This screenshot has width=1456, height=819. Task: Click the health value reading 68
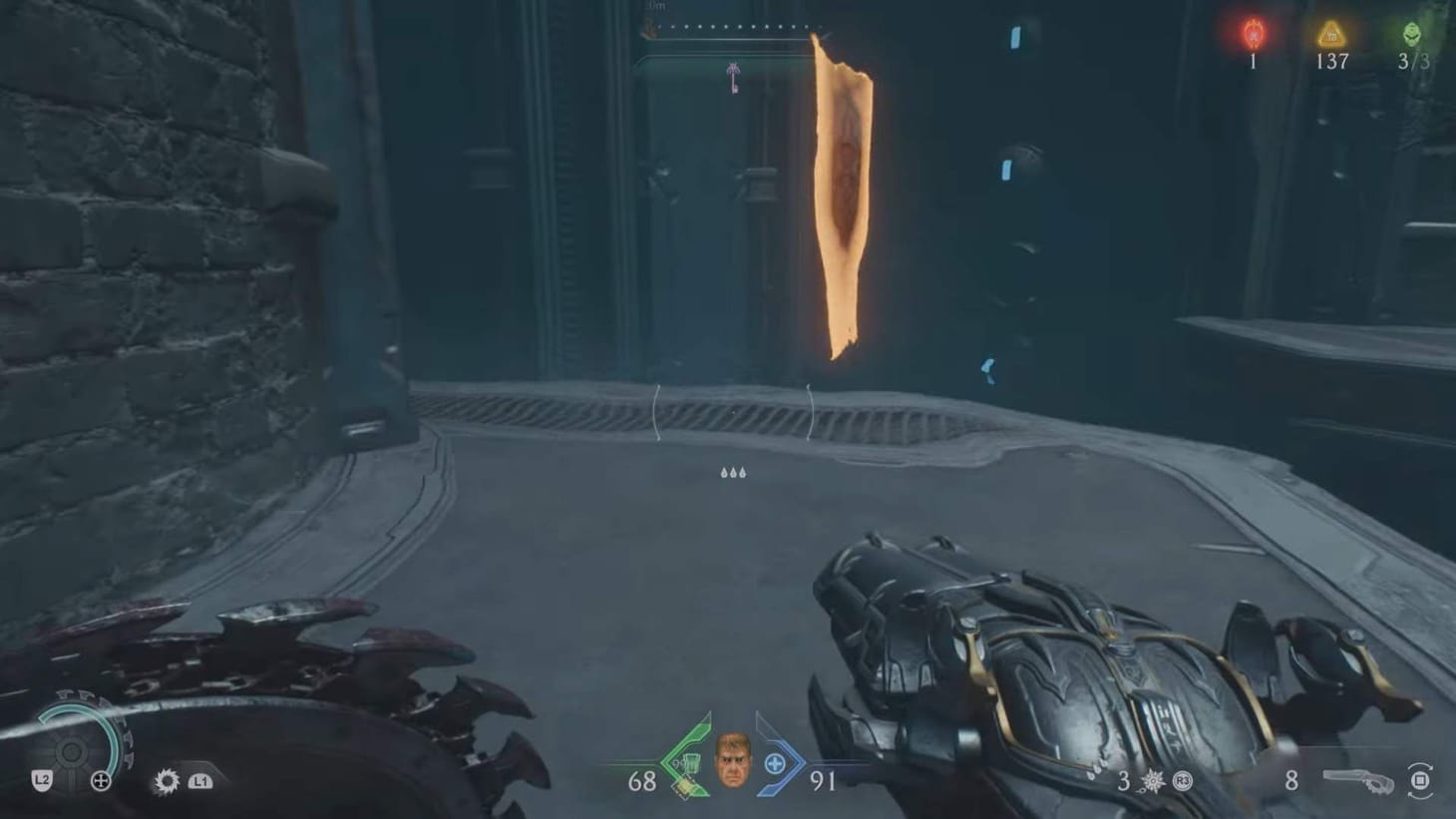642,783
